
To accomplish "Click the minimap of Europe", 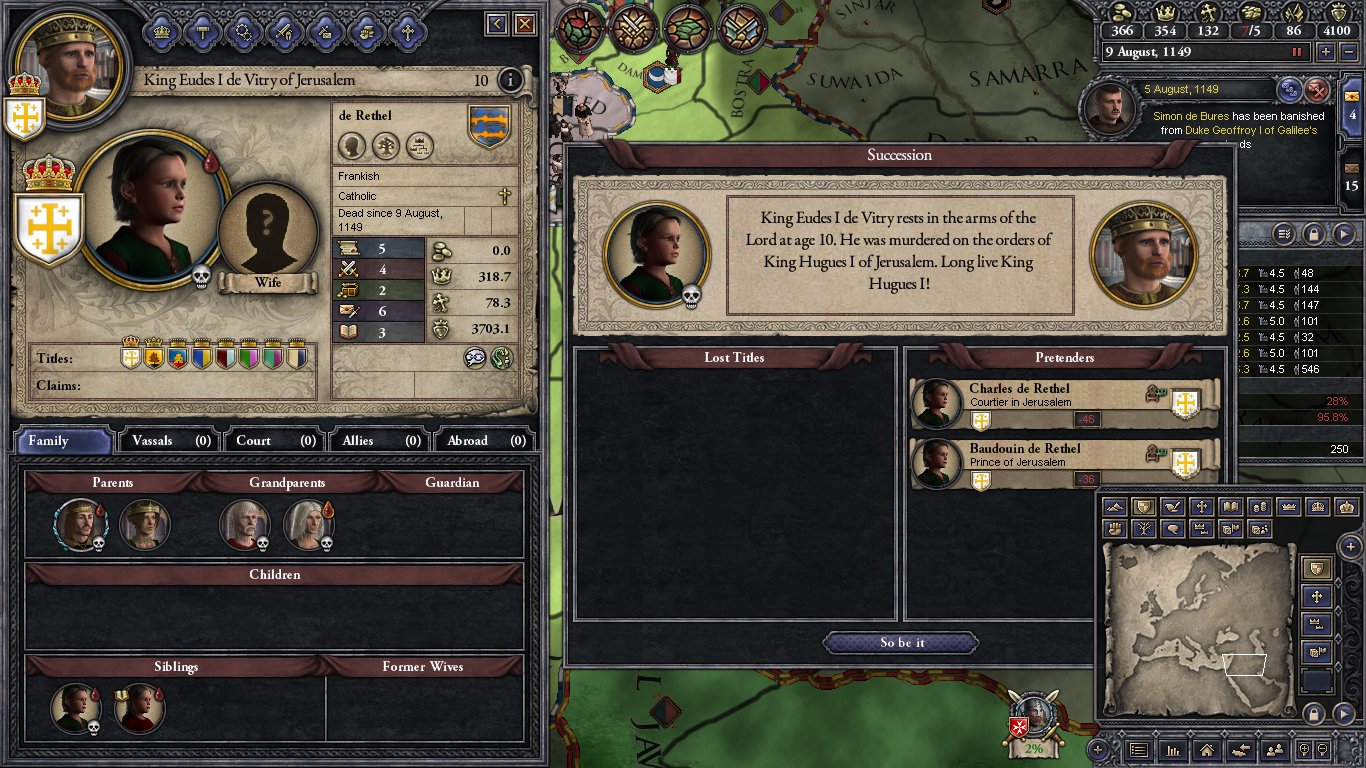I will (1198, 628).
